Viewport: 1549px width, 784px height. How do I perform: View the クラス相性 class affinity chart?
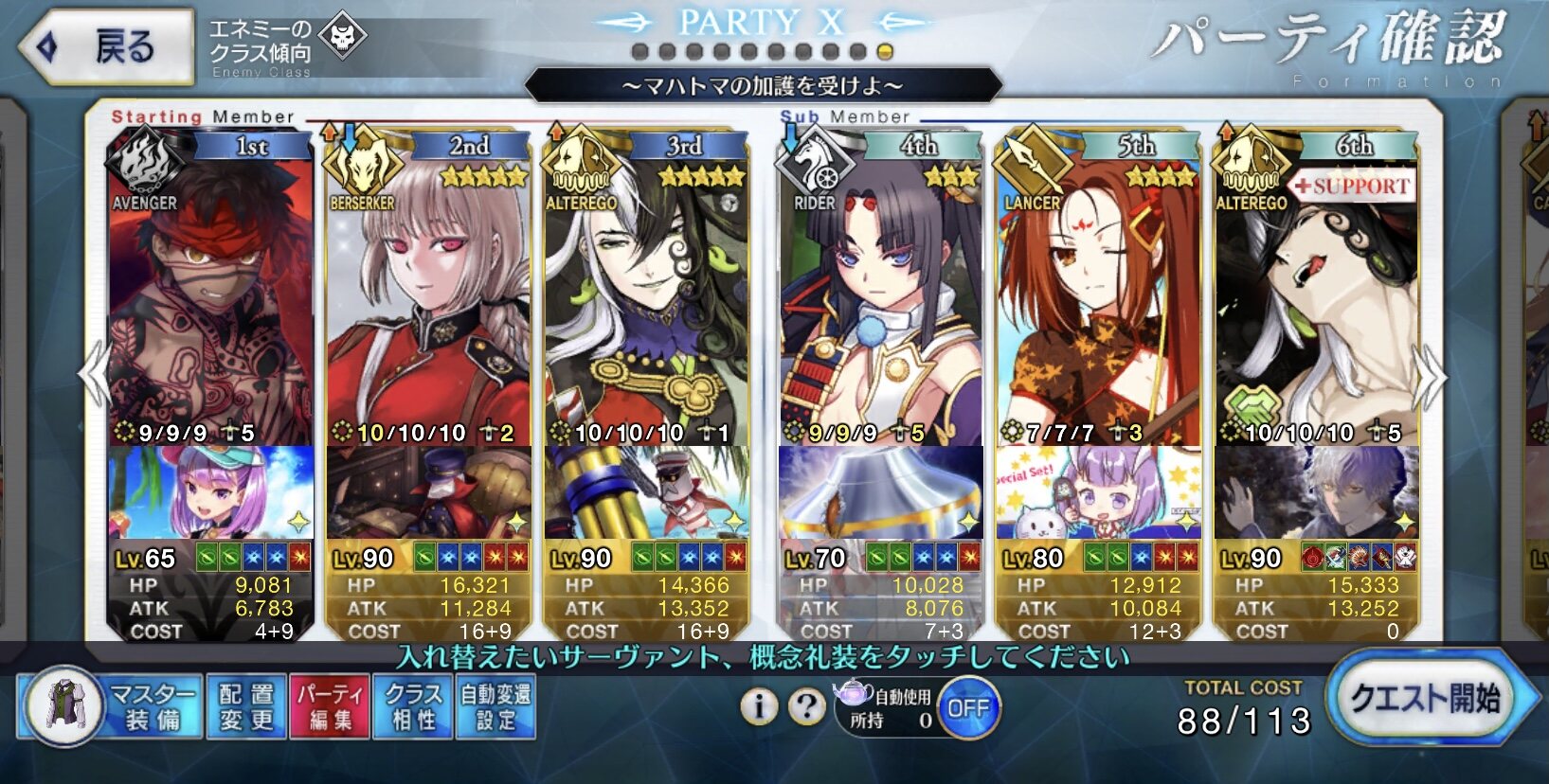(413, 706)
